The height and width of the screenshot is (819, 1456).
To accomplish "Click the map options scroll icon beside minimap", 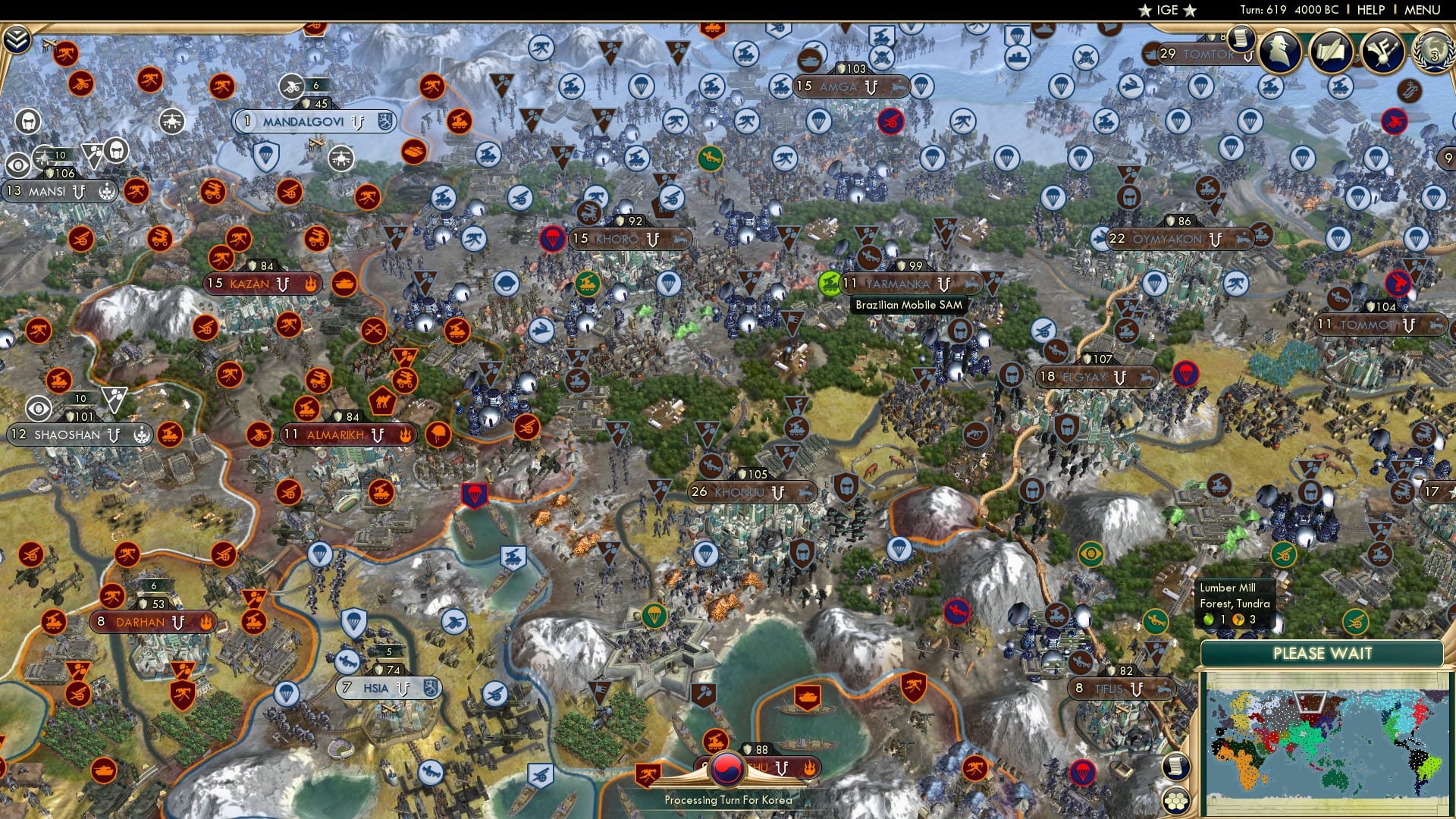I will coord(1176,767).
